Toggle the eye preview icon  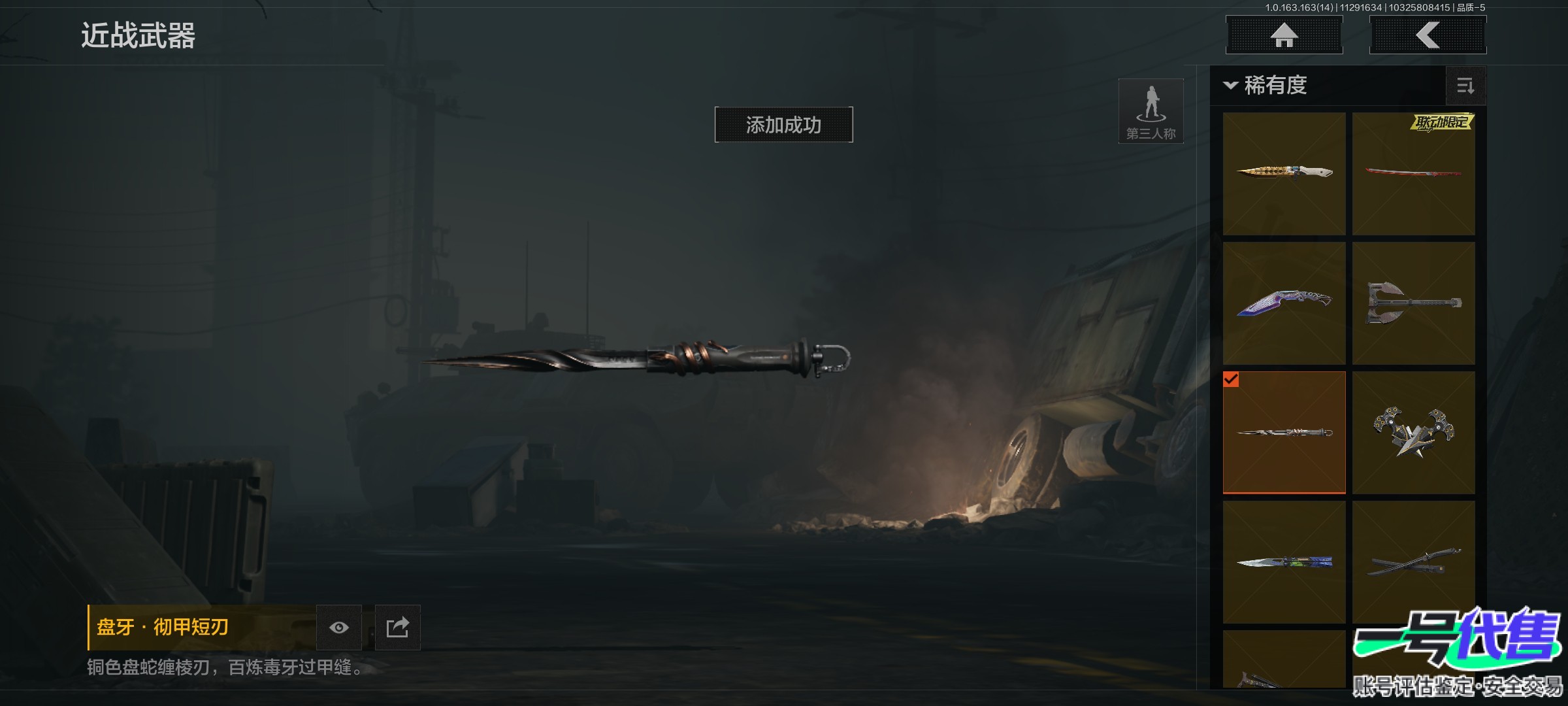[338, 628]
